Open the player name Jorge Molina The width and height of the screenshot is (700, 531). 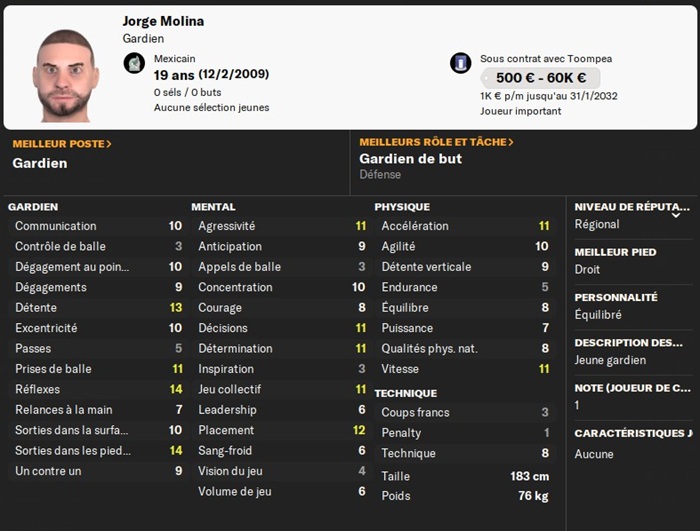click(x=164, y=20)
